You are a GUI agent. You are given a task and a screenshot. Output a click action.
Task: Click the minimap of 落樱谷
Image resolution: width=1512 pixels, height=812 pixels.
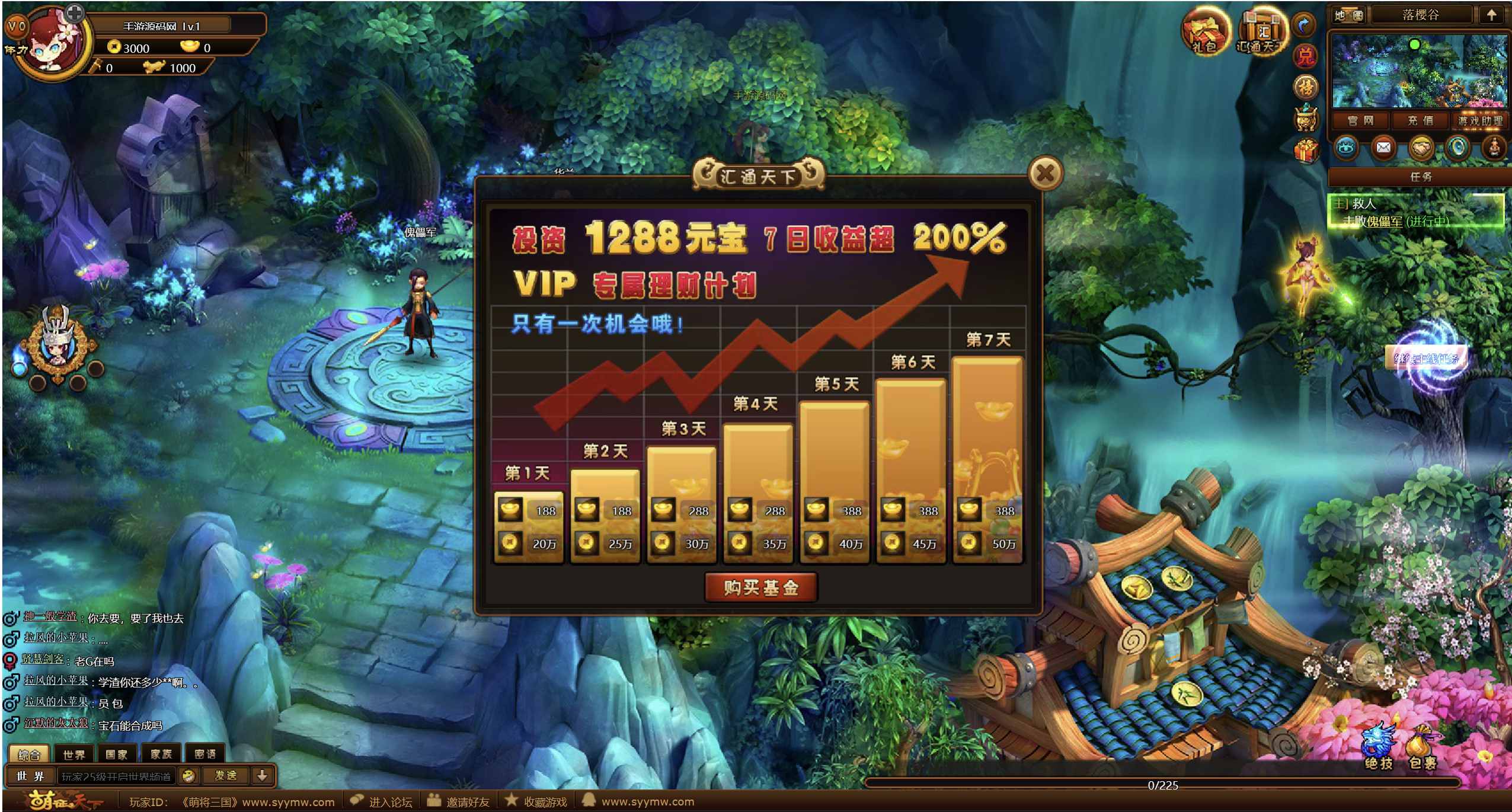point(1419,71)
